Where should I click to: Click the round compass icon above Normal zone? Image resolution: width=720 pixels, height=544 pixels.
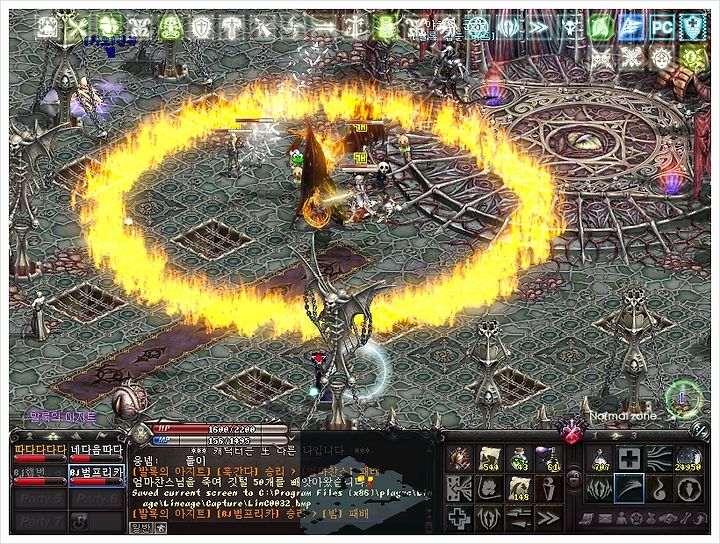click(684, 397)
